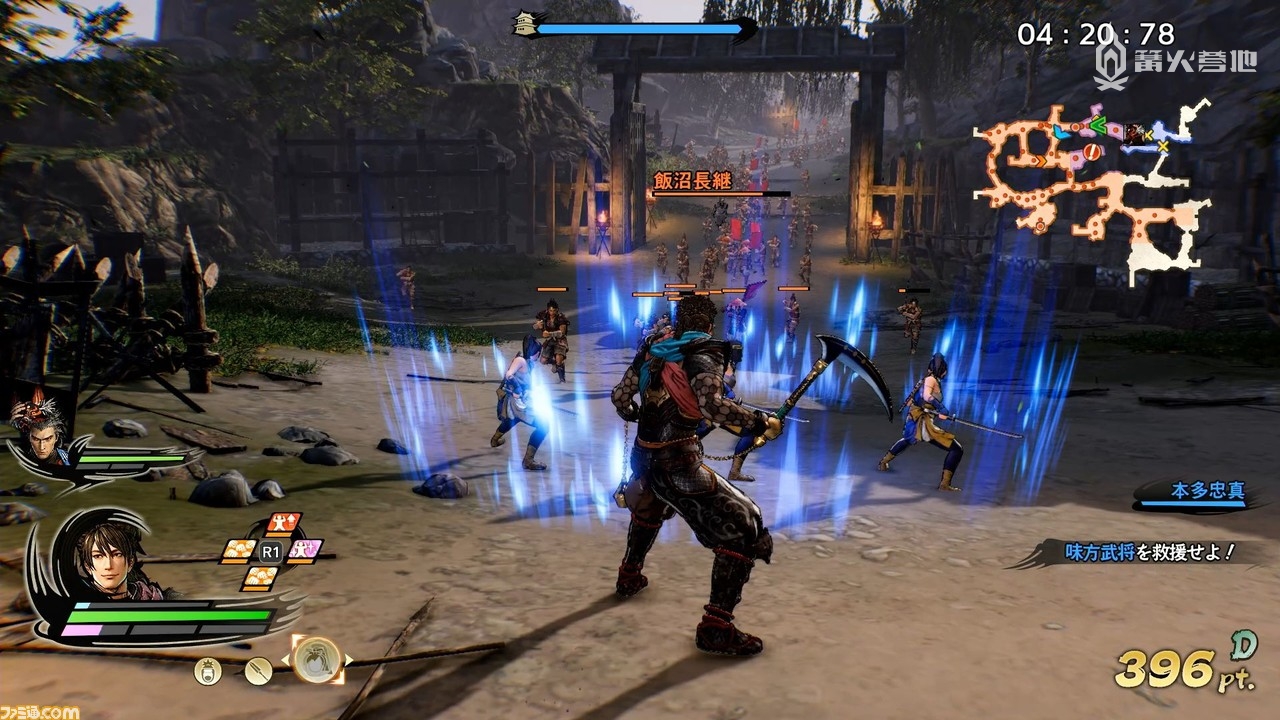Select the 本多忠真 ally name tag
This screenshot has width=1280, height=720.
1196,492
